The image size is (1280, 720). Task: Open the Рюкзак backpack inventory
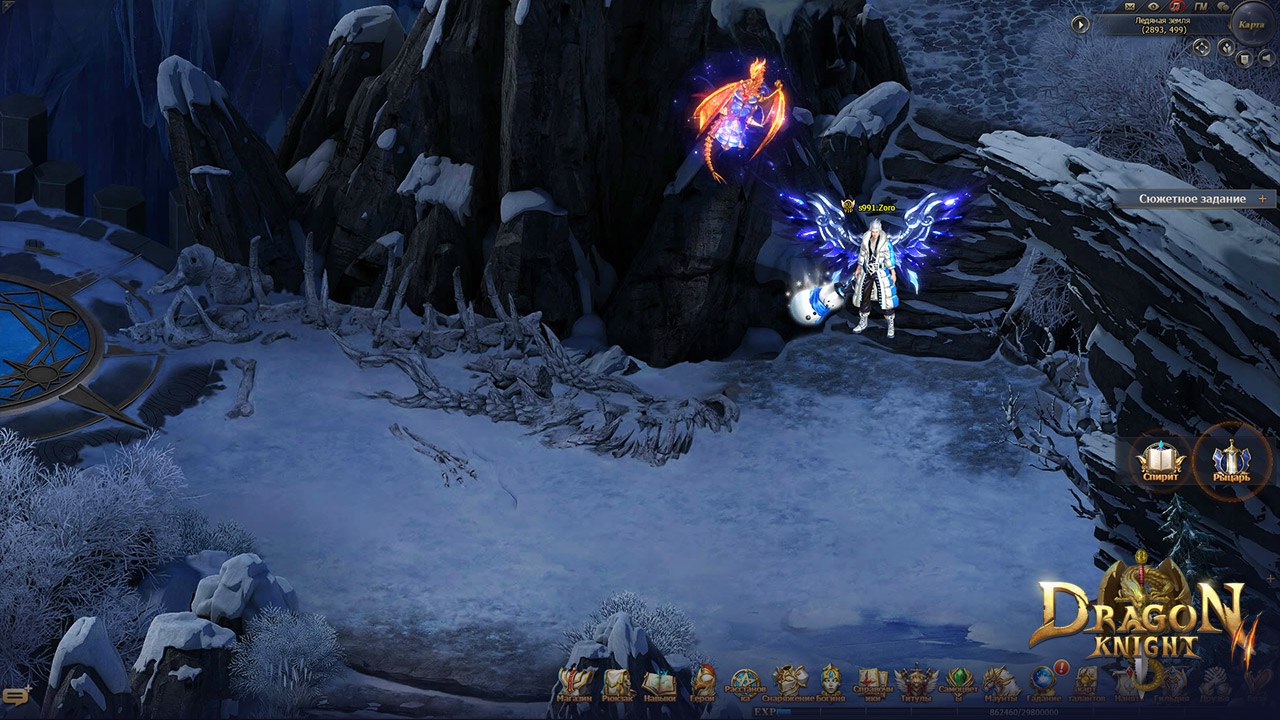click(618, 683)
